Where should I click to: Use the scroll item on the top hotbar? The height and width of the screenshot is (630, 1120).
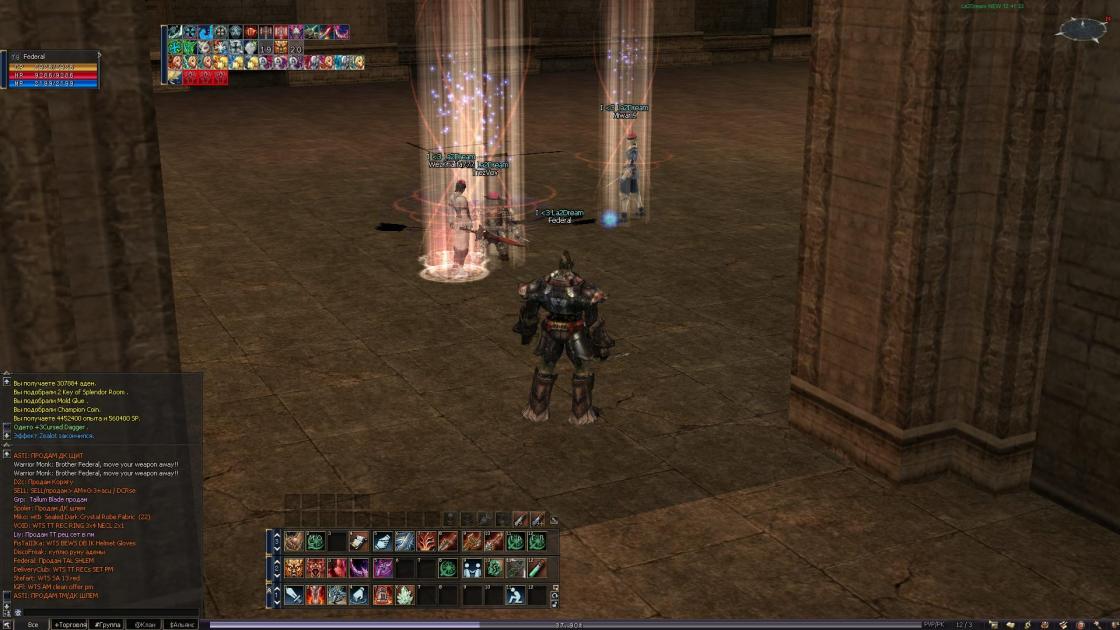(x=359, y=541)
